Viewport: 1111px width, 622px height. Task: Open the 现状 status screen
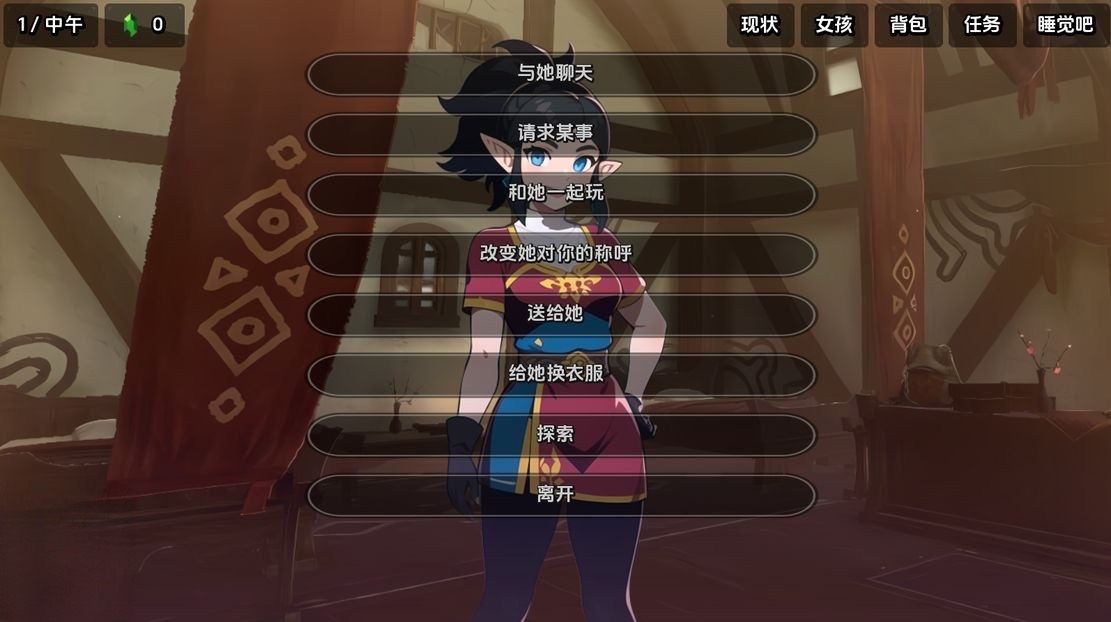pyautogui.click(x=760, y=25)
